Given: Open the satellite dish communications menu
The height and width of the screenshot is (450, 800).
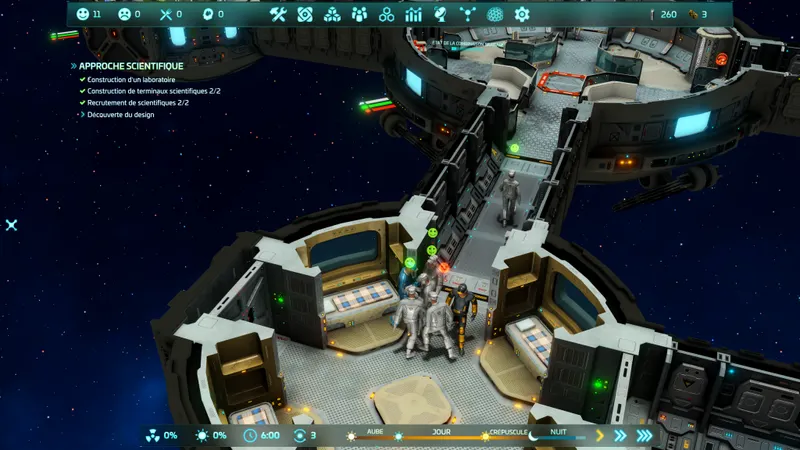Looking at the screenshot, I should (440, 14).
